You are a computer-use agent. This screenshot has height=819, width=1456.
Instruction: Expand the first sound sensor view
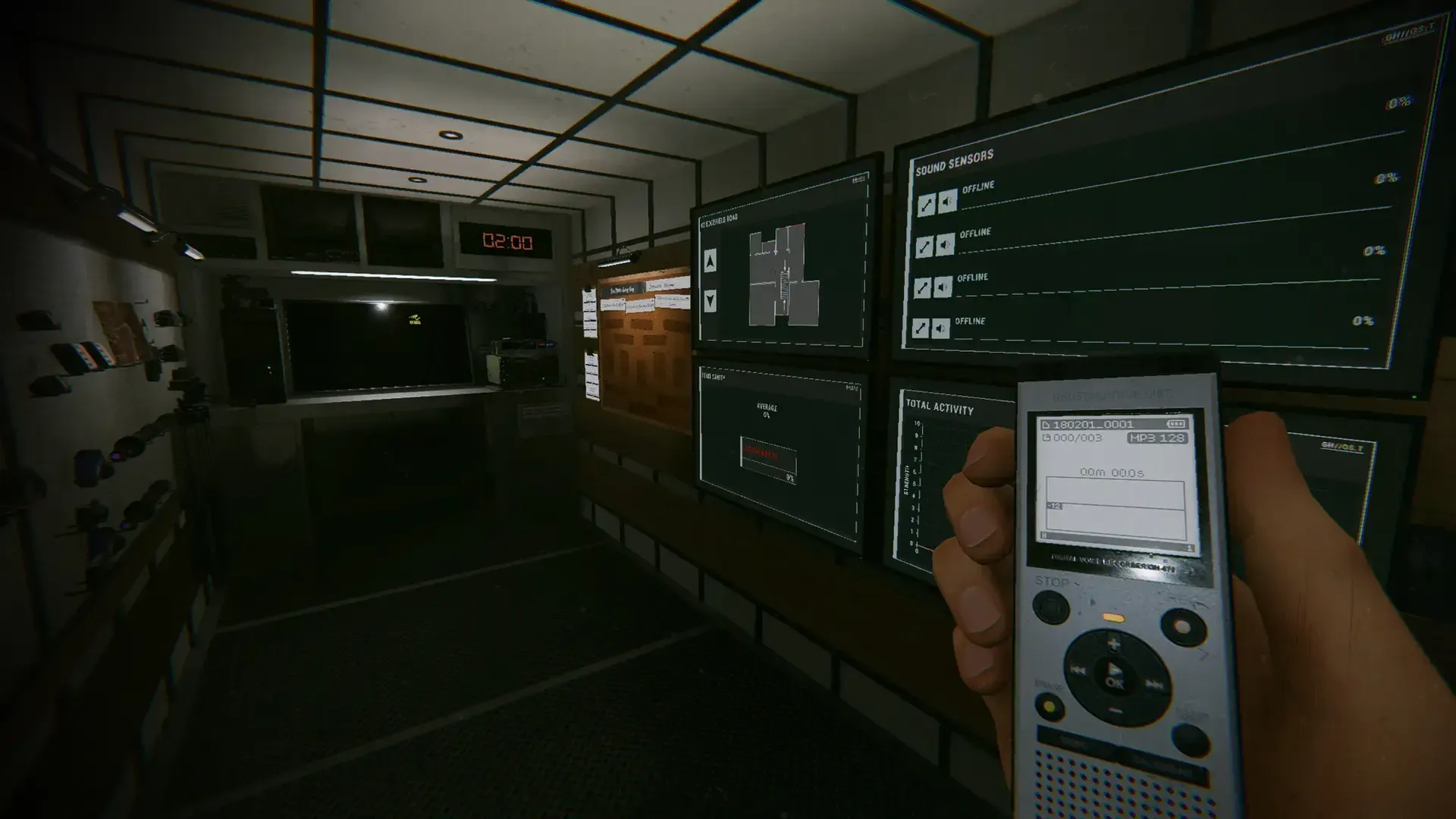click(x=925, y=204)
